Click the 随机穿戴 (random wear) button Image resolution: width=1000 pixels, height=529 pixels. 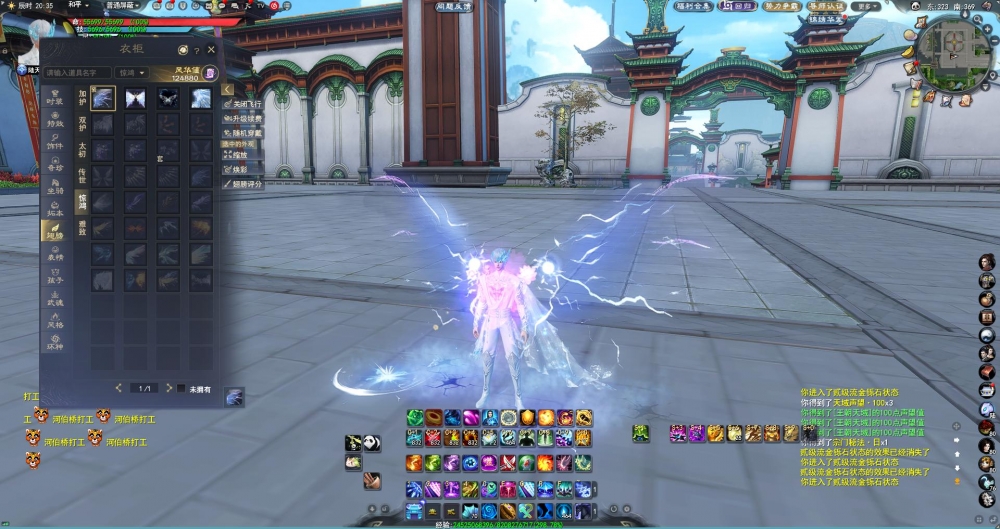pos(243,132)
